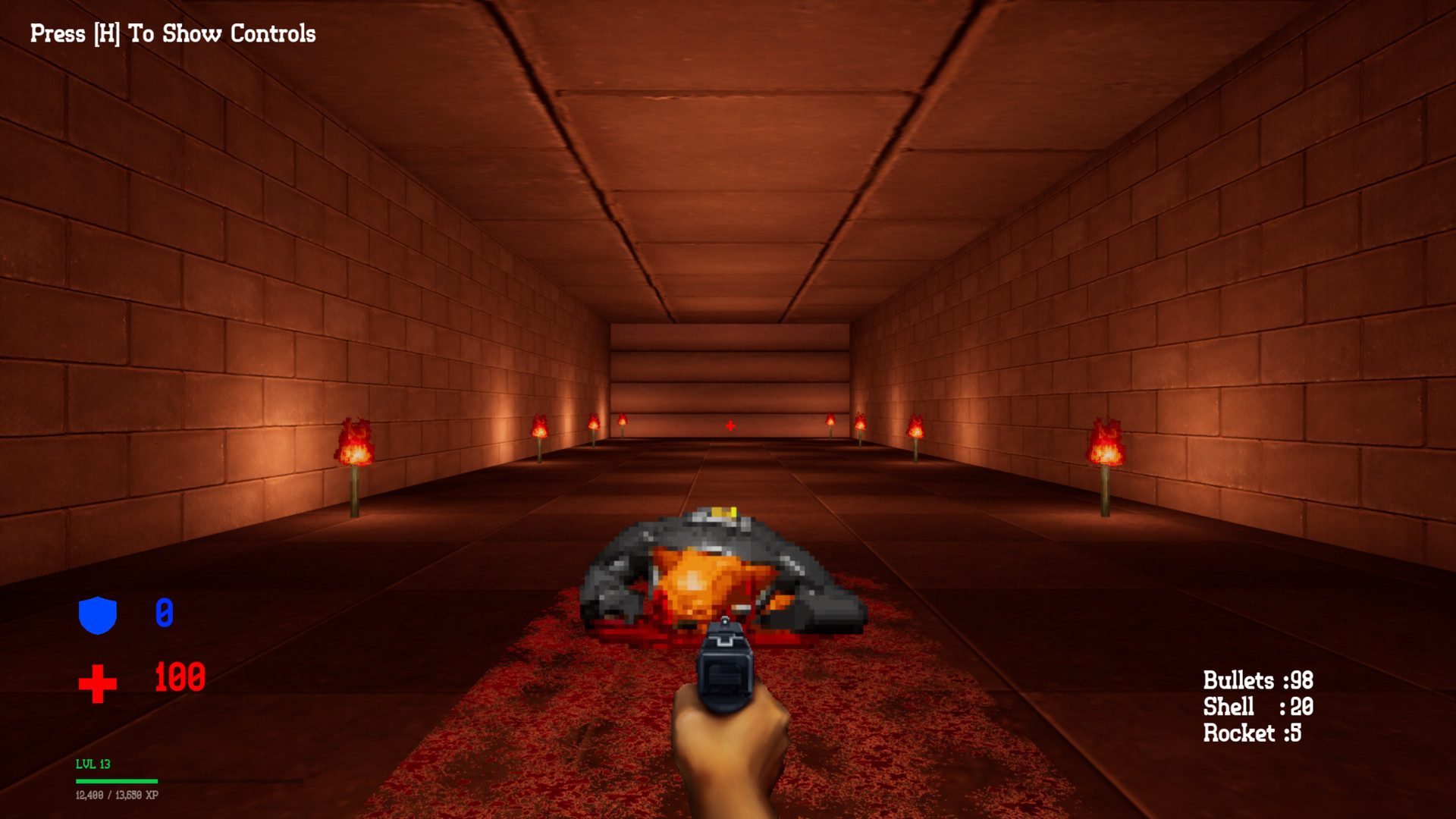Click the Bullets :98 ammo counter
This screenshot has width=1456, height=819.
(1259, 680)
